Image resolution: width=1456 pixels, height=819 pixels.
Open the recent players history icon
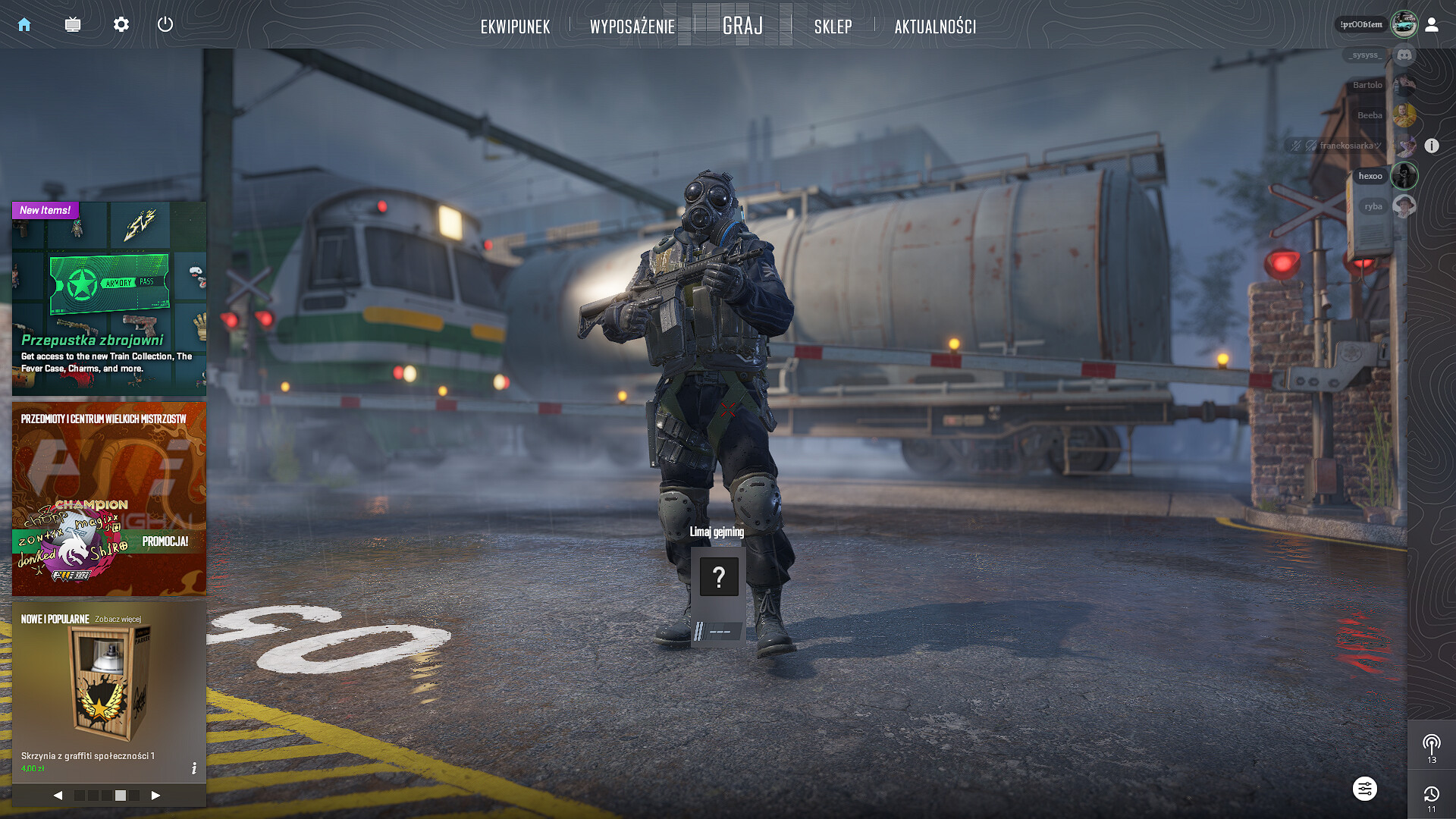(x=1431, y=795)
